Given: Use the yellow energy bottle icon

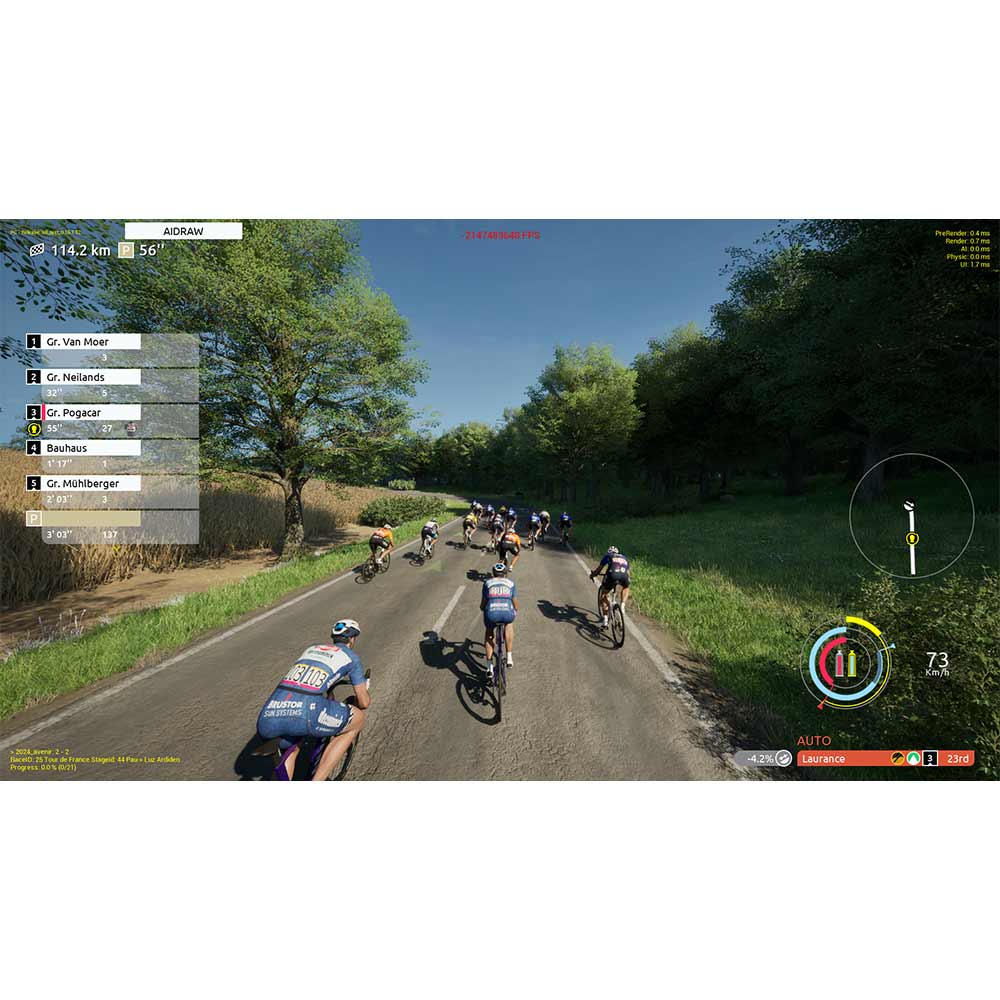Looking at the screenshot, I should [853, 663].
